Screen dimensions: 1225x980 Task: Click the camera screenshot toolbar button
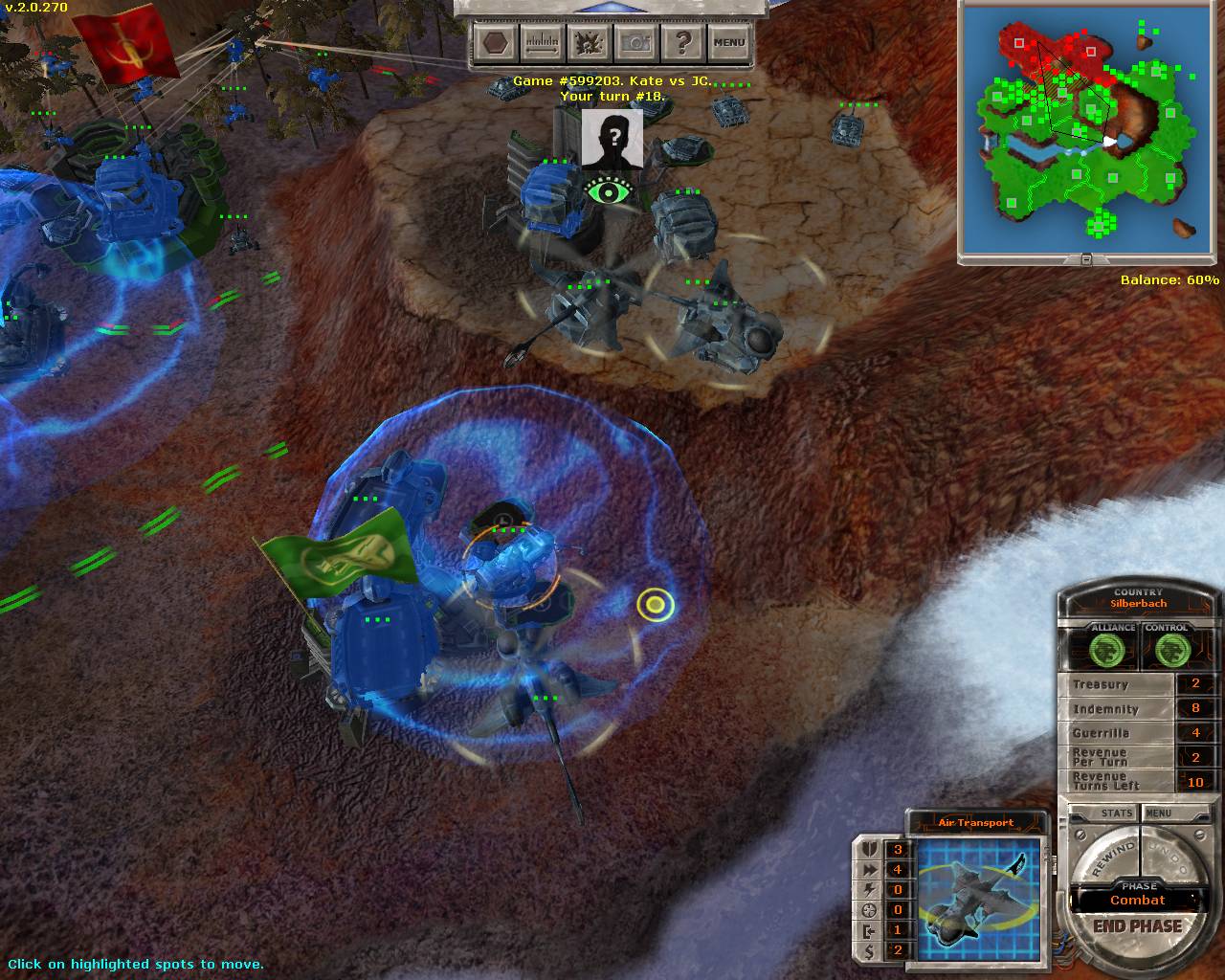[x=635, y=42]
